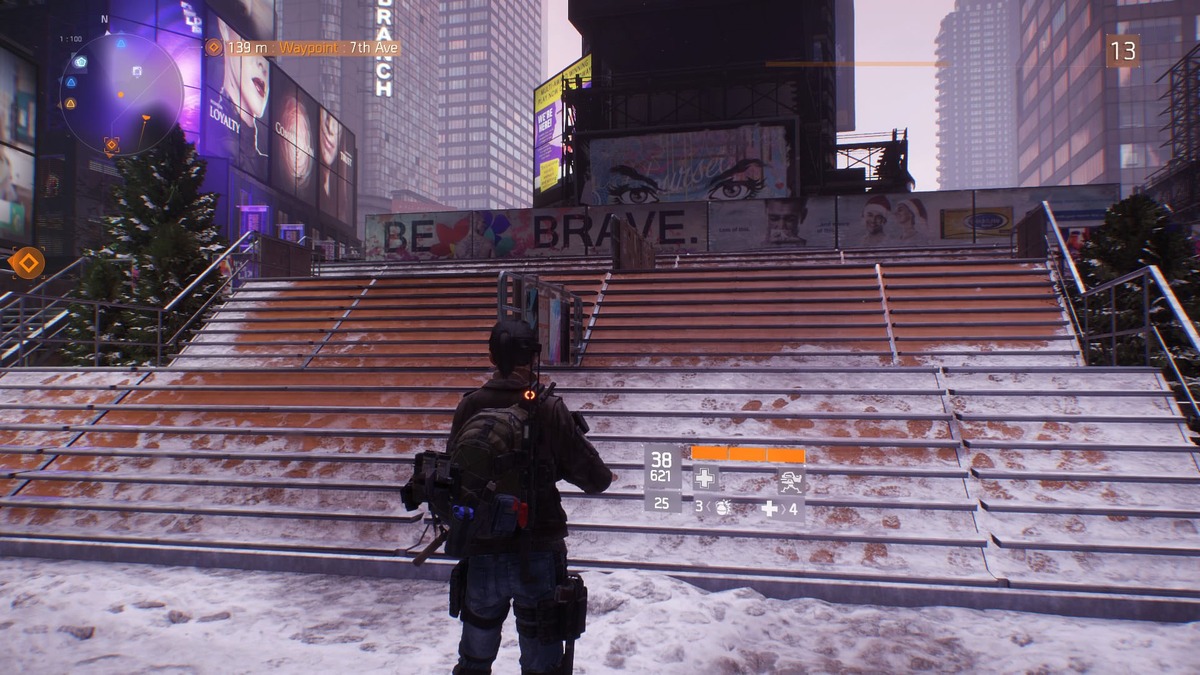The width and height of the screenshot is (1200, 675).
Task: Open the circular minimap
Action: coord(121,94)
